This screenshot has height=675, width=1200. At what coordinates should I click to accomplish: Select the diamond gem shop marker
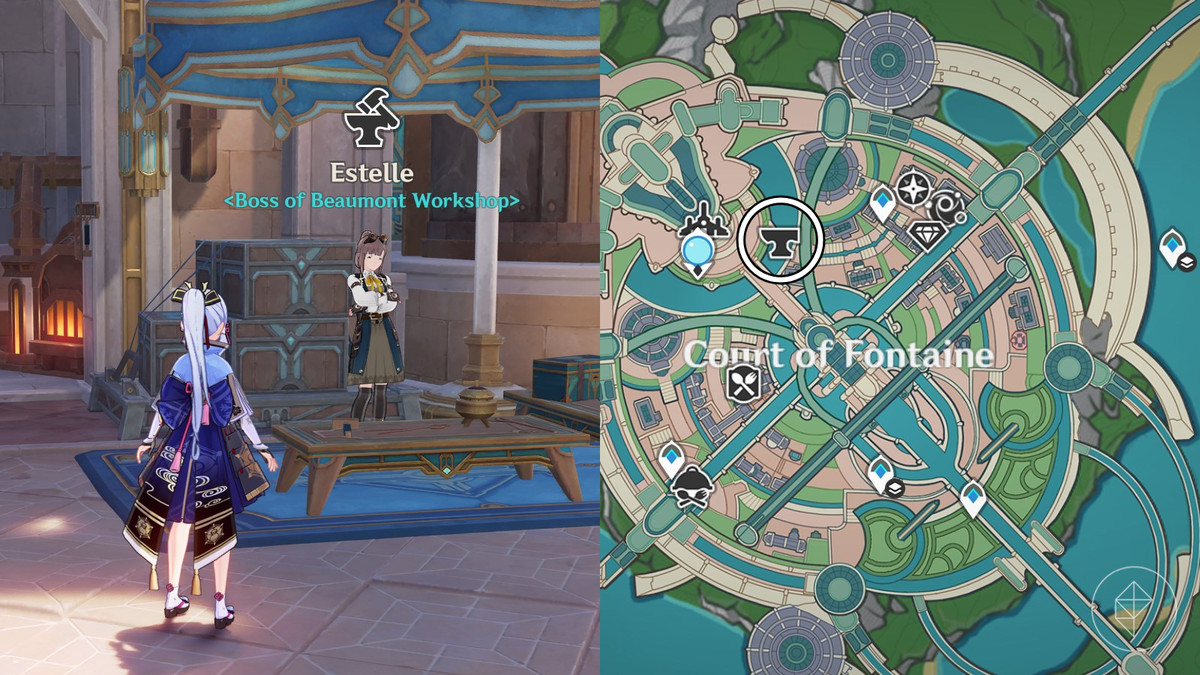[926, 235]
